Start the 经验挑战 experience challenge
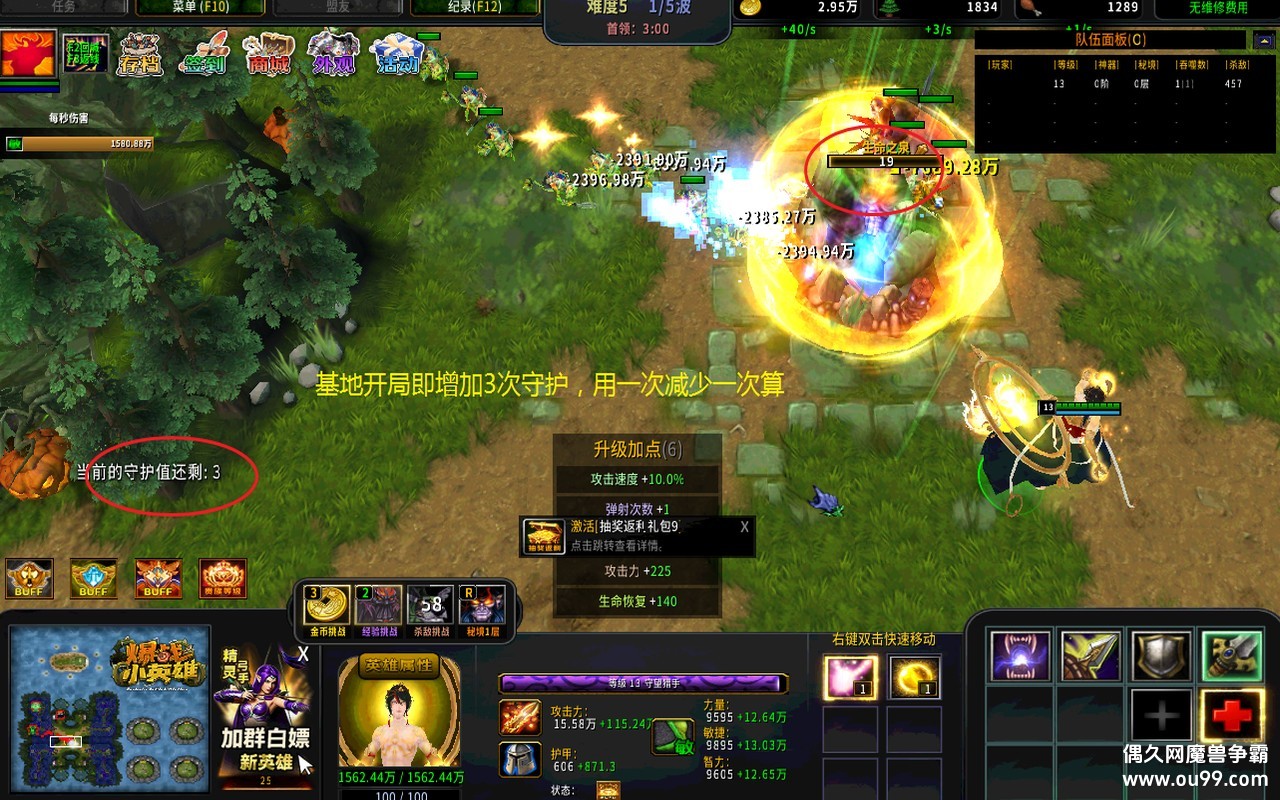Screen dimensions: 1280x800 click(x=379, y=606)
